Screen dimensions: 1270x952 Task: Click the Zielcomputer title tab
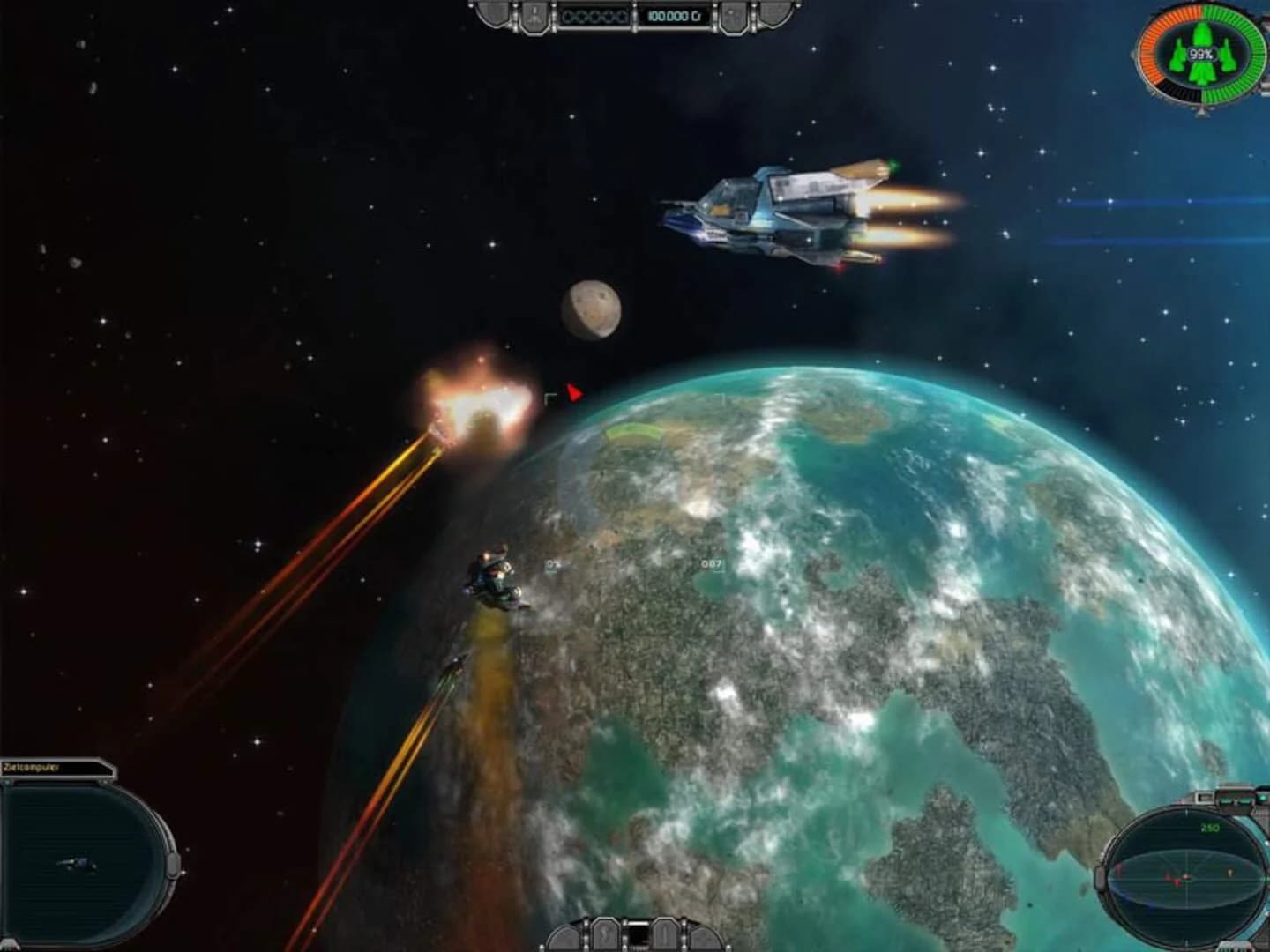pyautogui.click(x=31, y=766)
